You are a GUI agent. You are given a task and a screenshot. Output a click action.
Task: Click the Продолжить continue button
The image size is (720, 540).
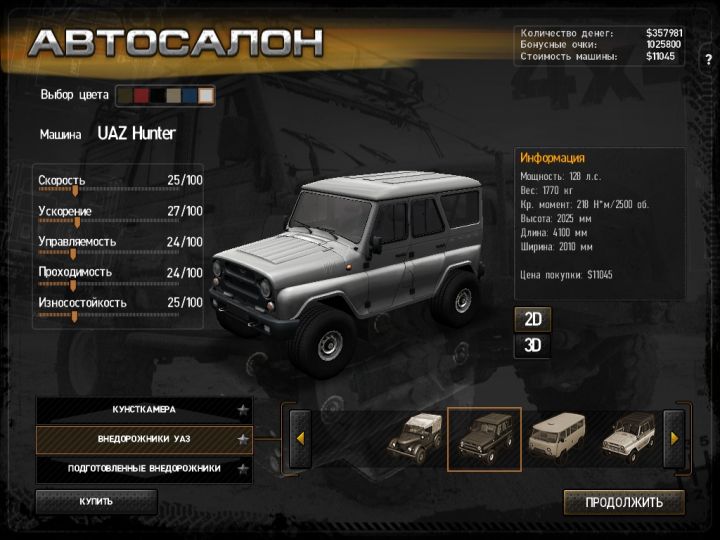point(624,502)
